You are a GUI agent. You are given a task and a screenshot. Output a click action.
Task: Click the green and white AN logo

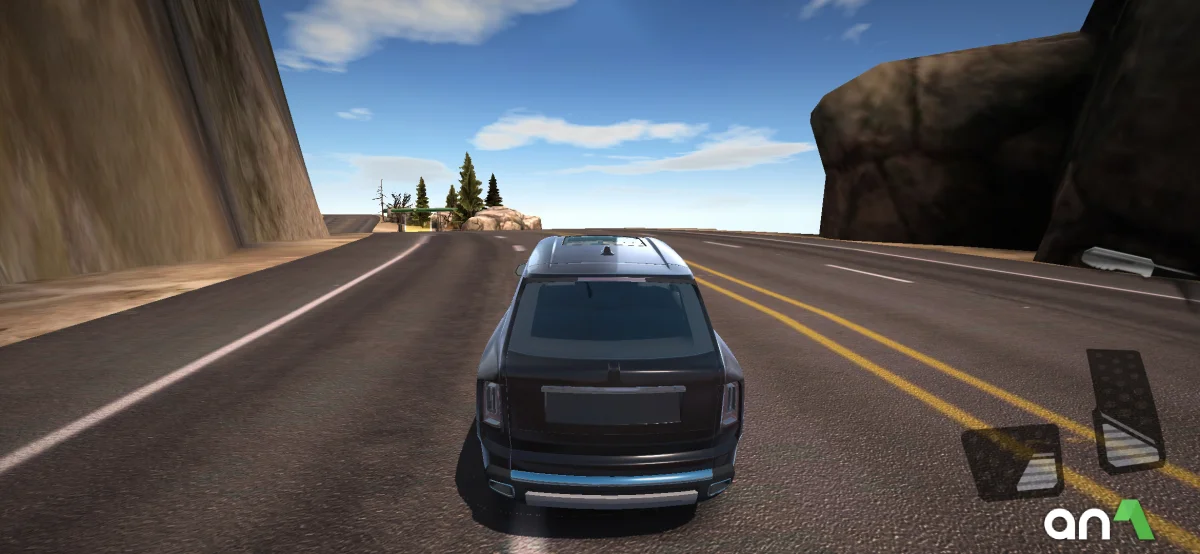[1098, 520]
